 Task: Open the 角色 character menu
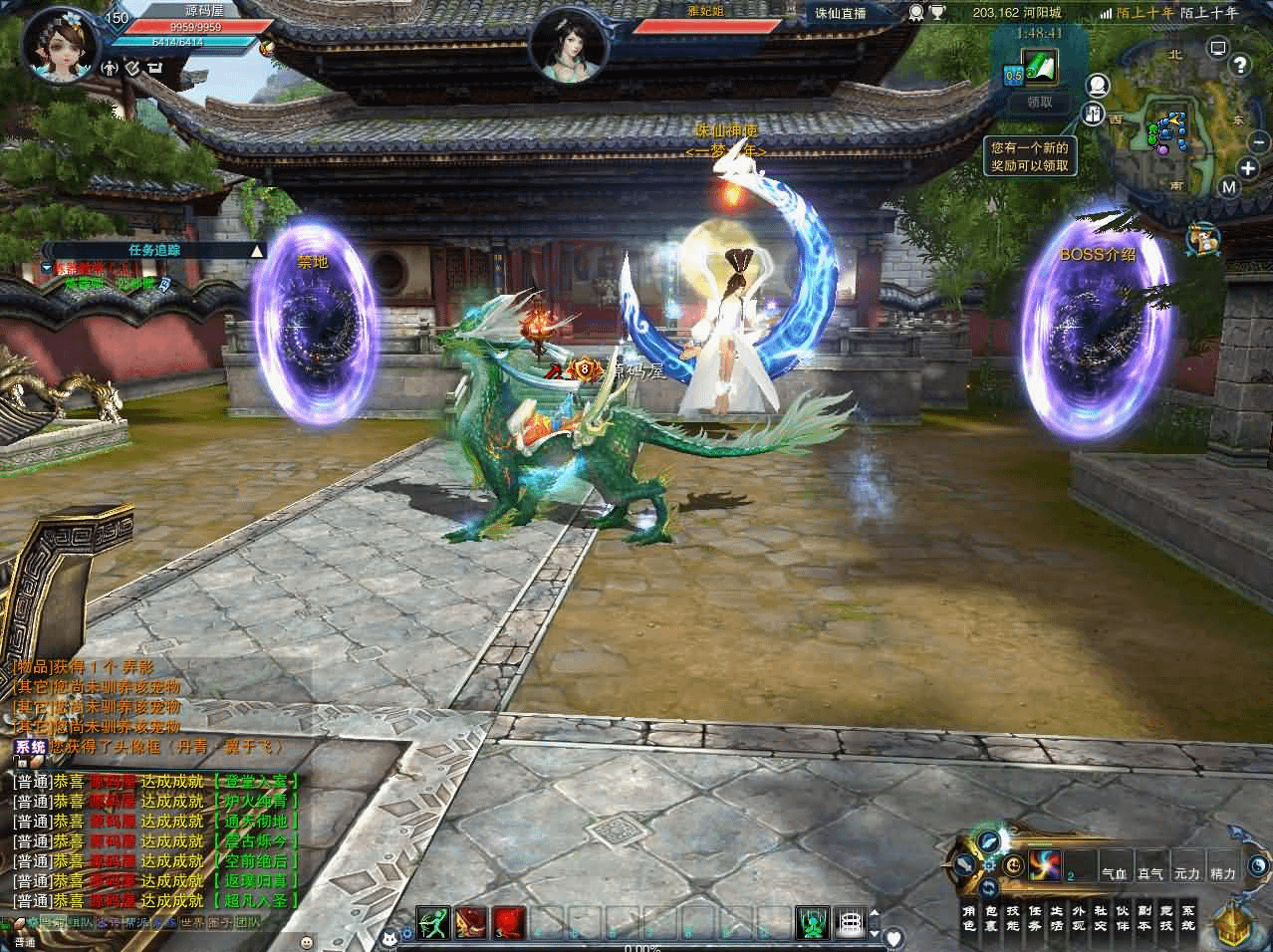click(969, 917)
